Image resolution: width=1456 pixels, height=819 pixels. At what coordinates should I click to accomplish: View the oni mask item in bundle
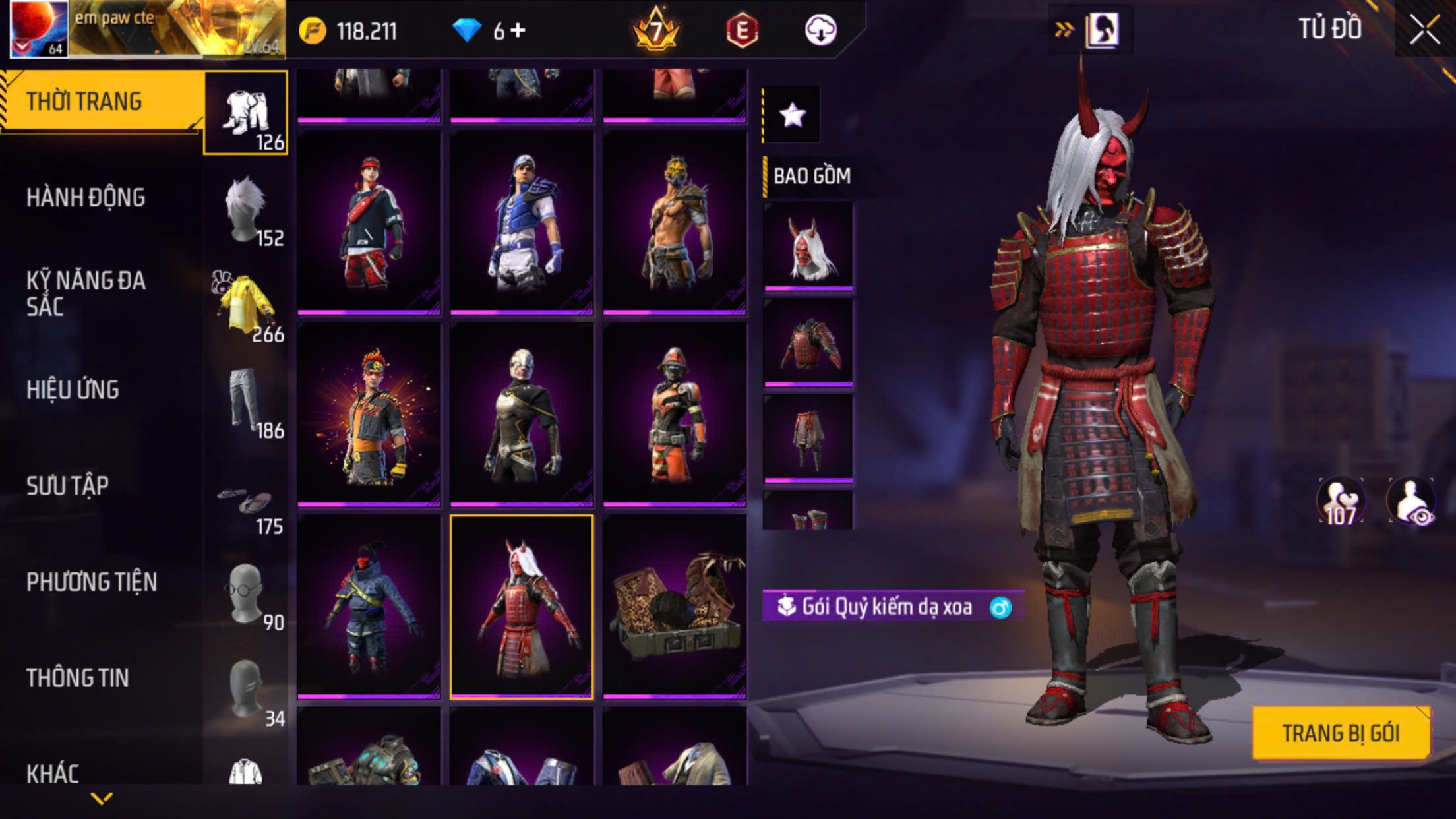[808, 246]
